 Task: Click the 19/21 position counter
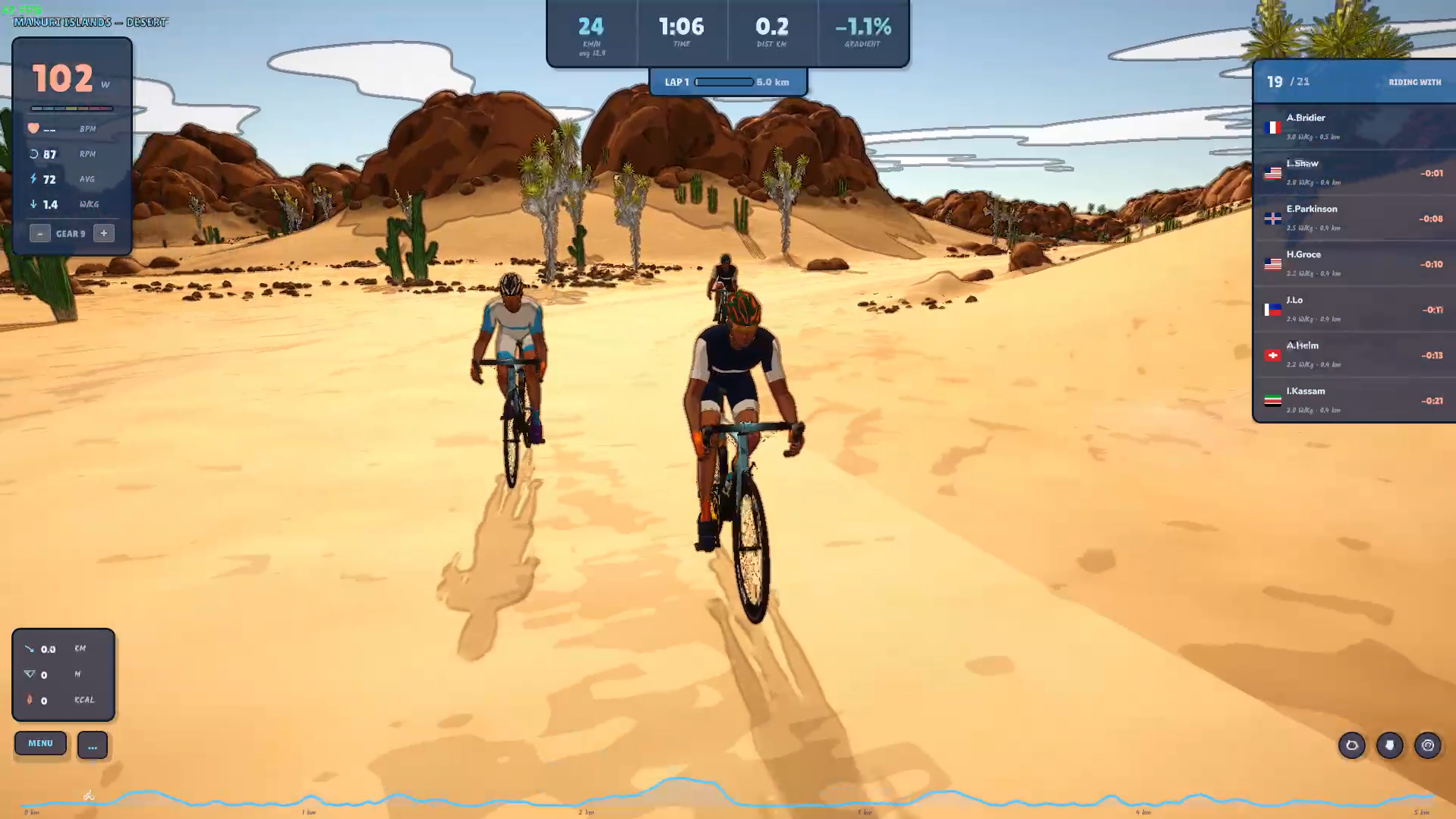[1285, 82]
